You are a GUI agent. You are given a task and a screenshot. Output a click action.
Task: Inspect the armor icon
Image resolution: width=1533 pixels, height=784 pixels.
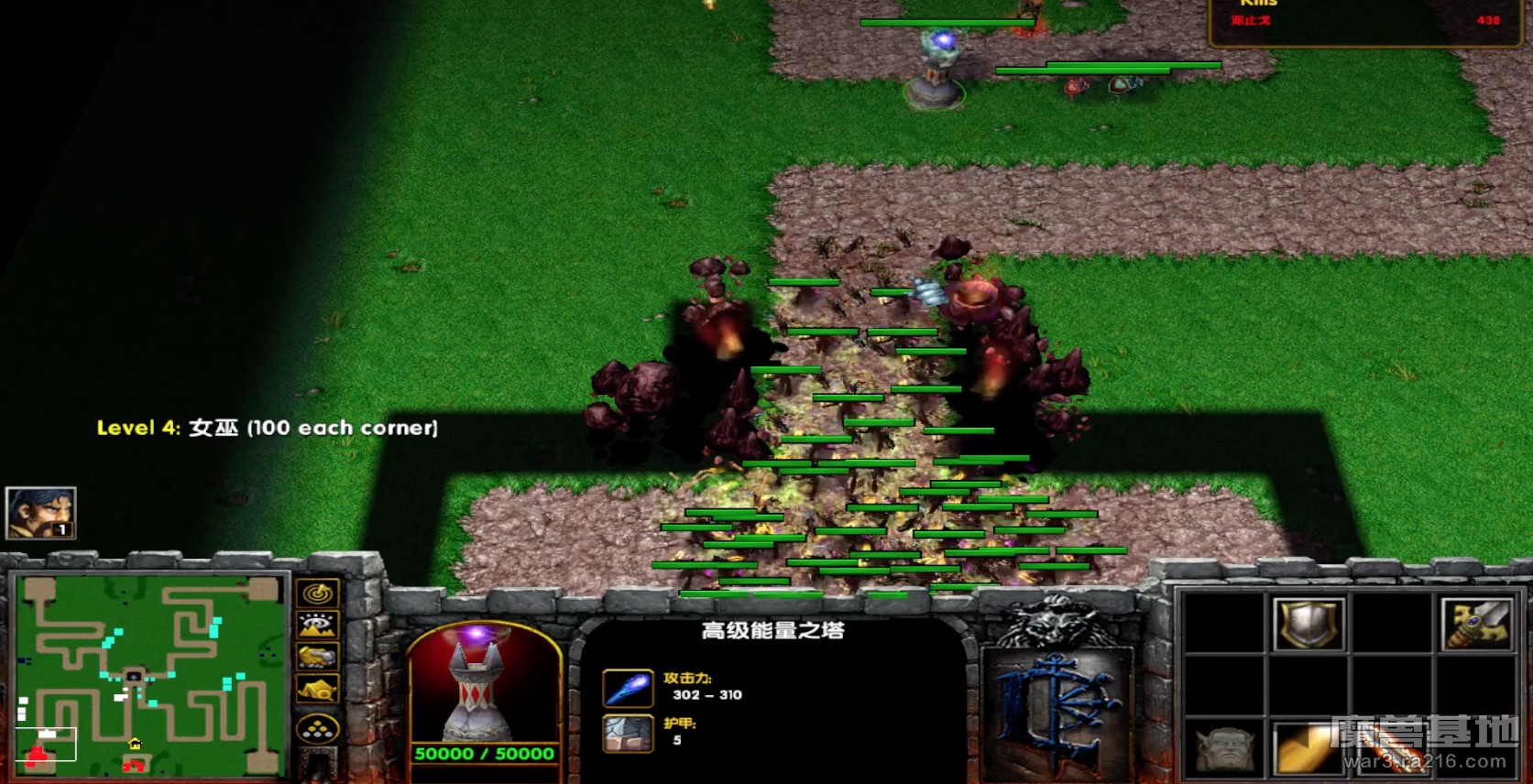click(x=628, y=733)
